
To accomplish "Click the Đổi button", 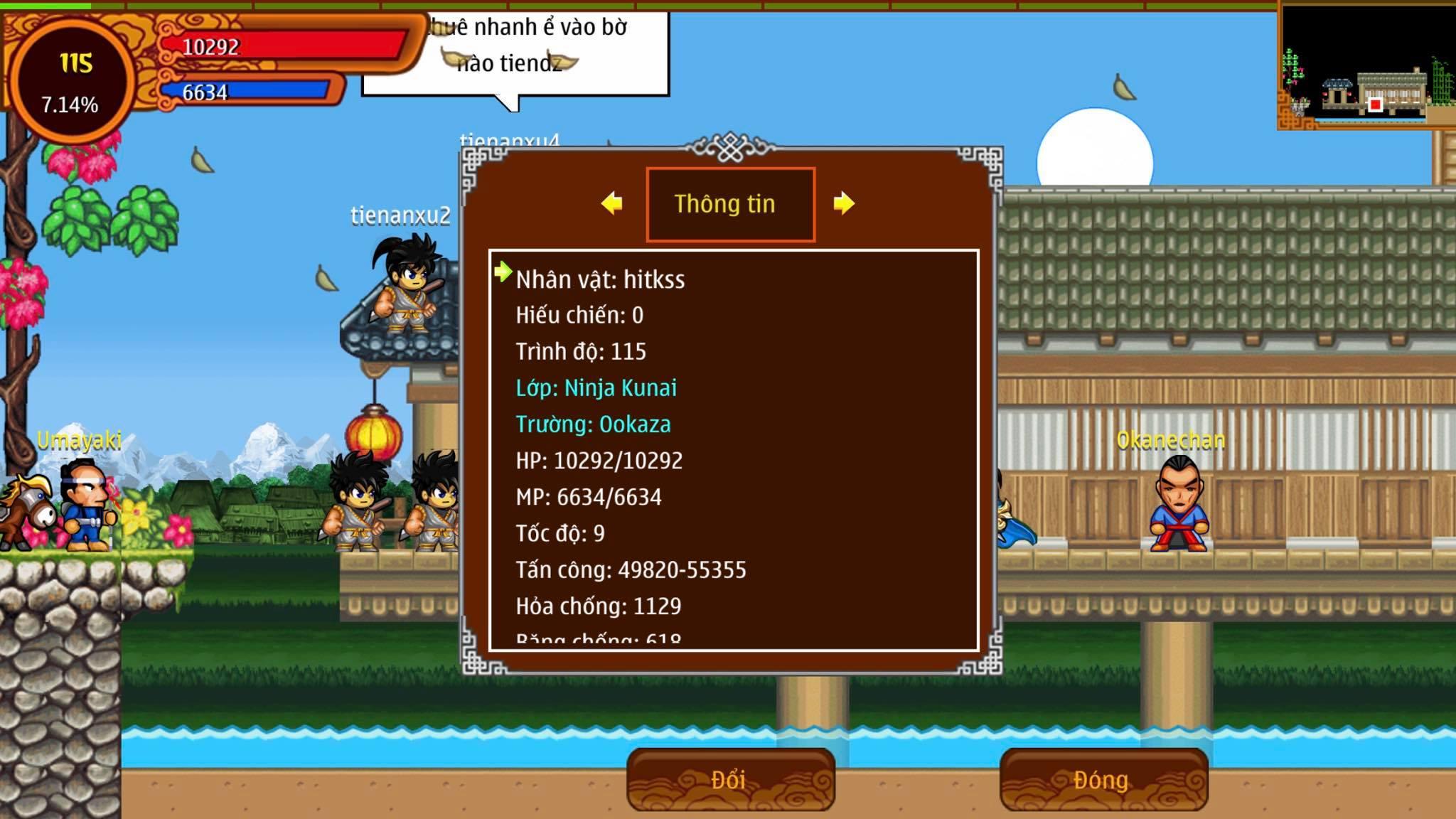I will (x=730, y=780).
